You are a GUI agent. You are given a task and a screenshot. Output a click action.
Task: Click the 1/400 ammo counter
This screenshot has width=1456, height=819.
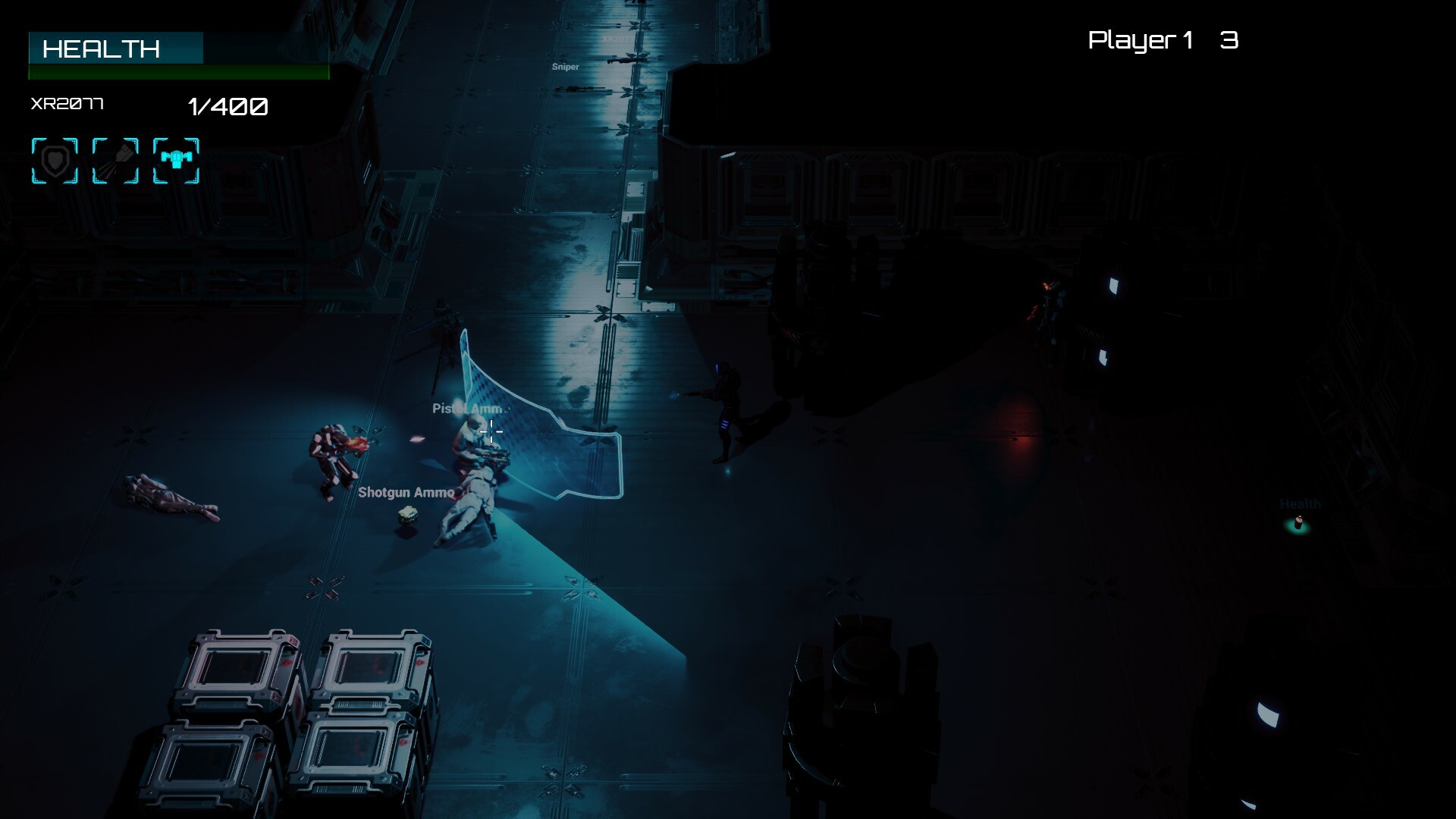click(227, 106)
